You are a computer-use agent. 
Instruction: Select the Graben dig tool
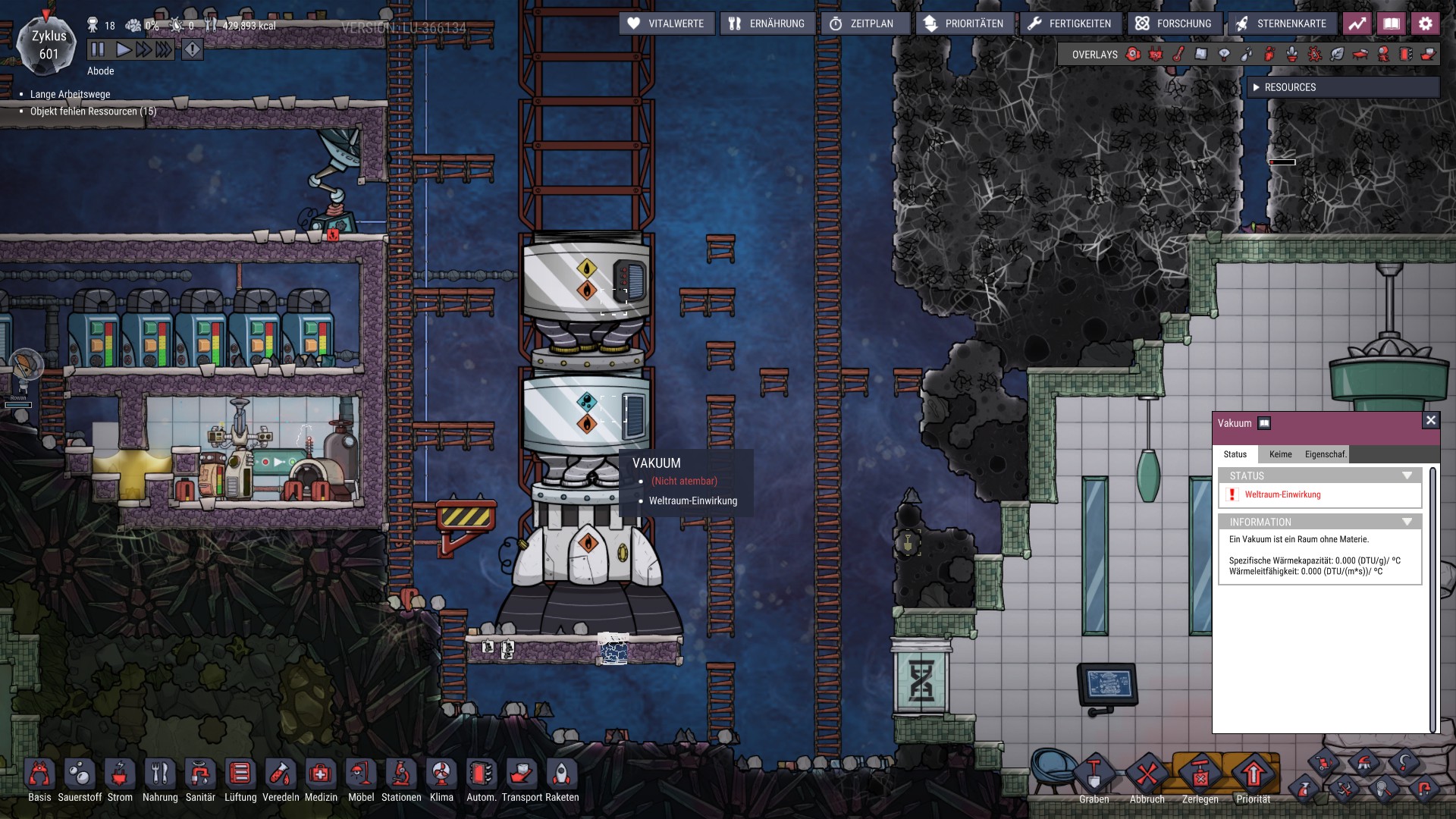click(x=1094, y=777)
